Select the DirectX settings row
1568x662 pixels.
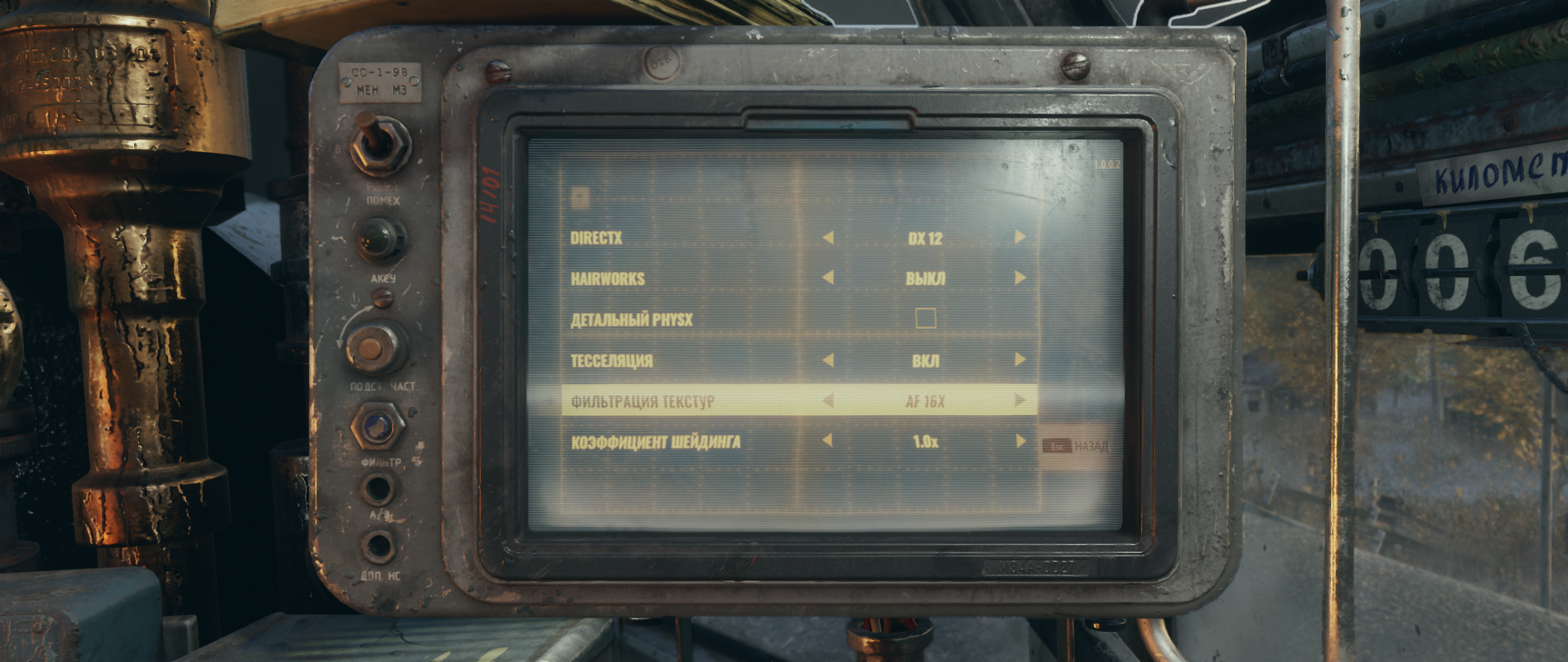(596, 238)
